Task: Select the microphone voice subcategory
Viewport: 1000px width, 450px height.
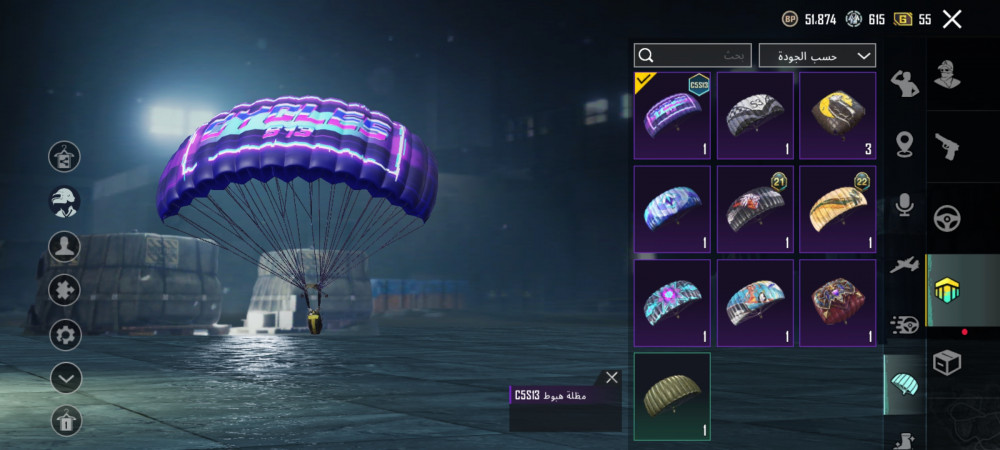Action: 905,205
